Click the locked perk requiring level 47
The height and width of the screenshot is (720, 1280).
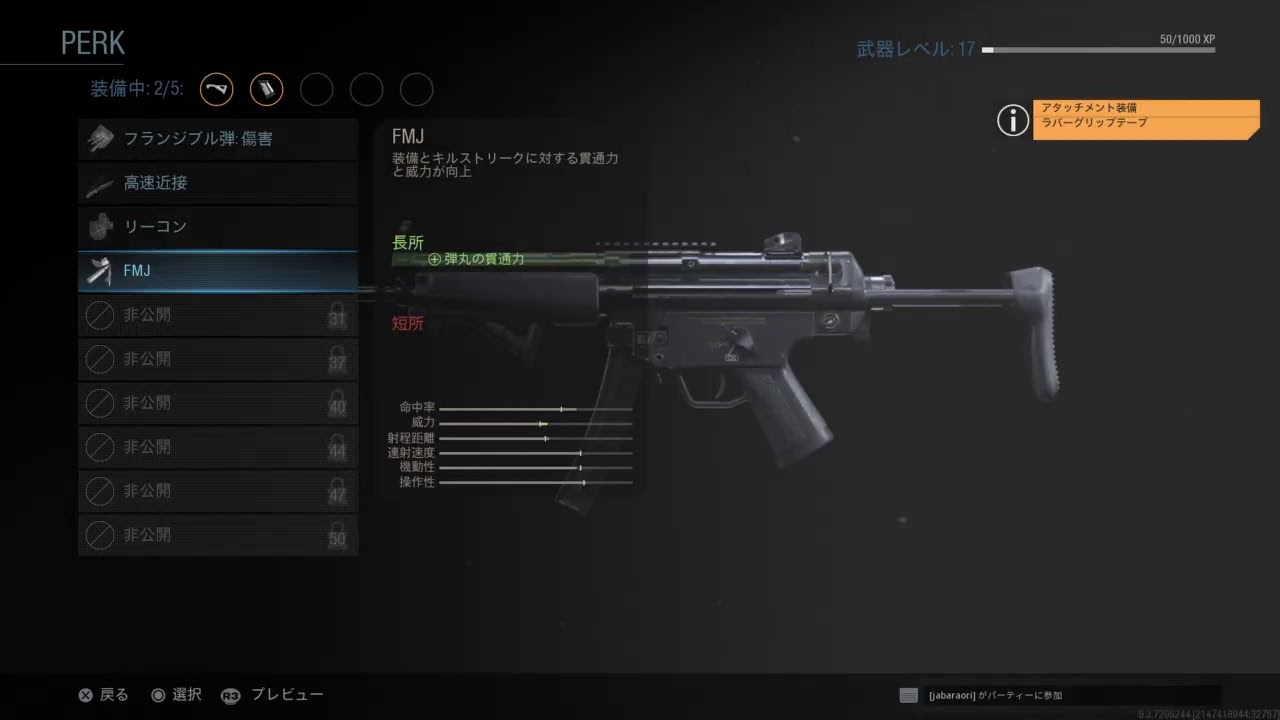218,491
